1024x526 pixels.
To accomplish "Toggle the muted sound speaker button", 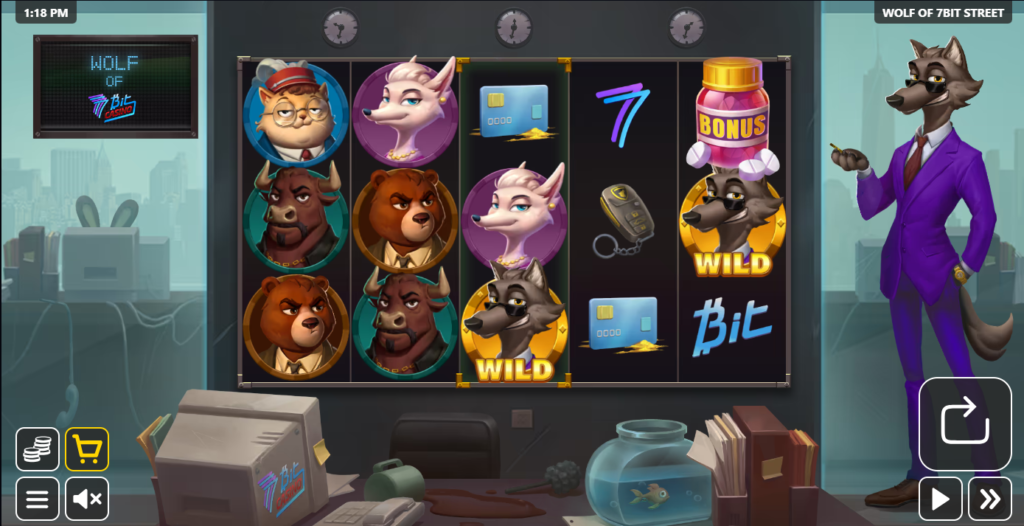I will 87,498.
